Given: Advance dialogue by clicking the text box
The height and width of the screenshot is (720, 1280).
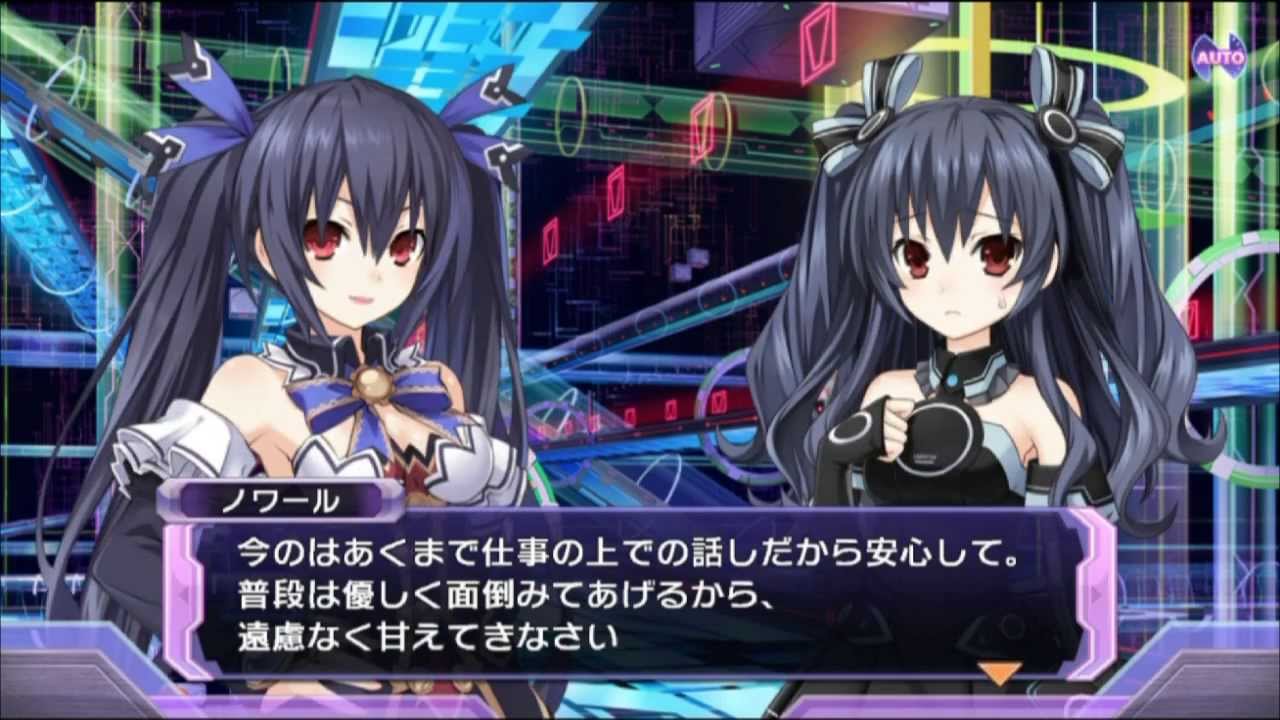Looking at the screenshot, I should point(640,595).
